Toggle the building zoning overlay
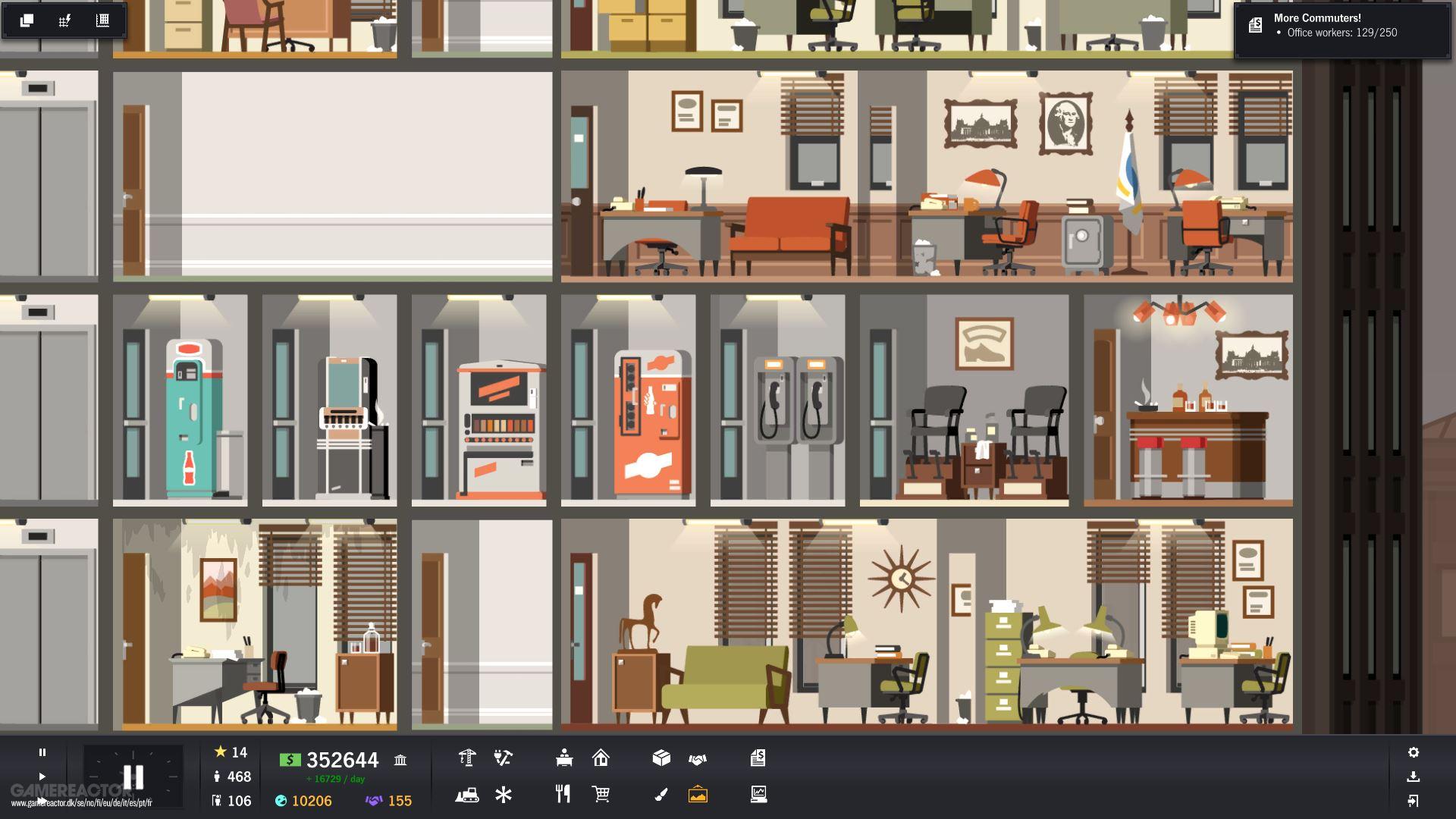1456x819 pixels. point(101,20)
